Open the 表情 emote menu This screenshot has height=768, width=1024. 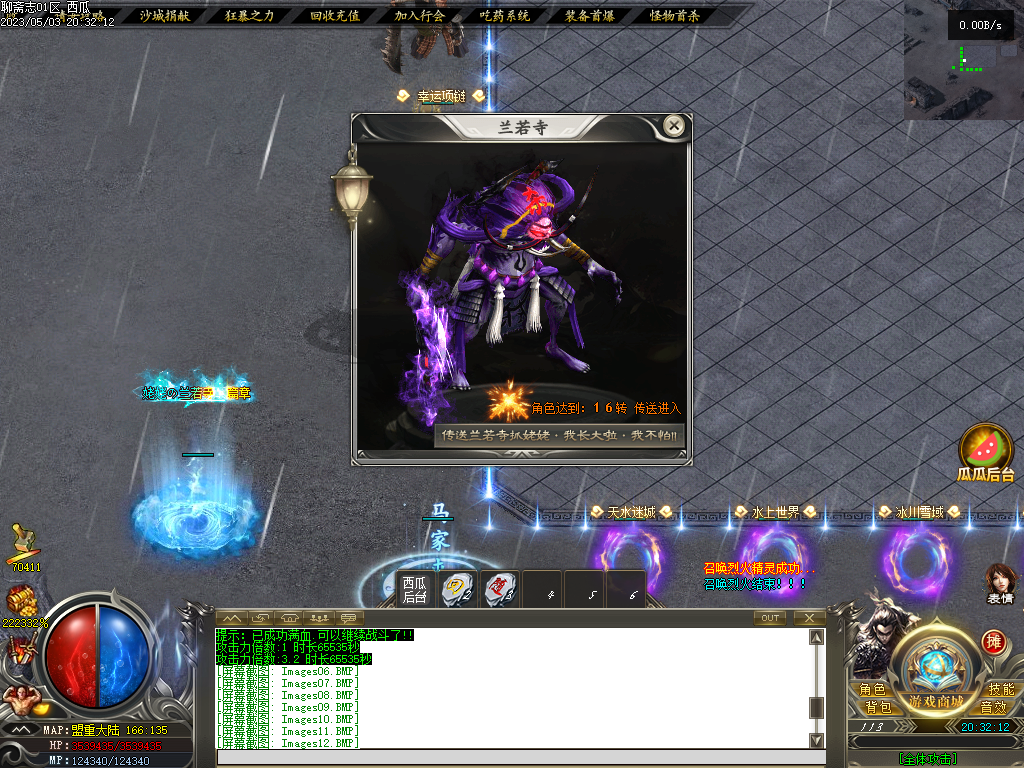1000,584
